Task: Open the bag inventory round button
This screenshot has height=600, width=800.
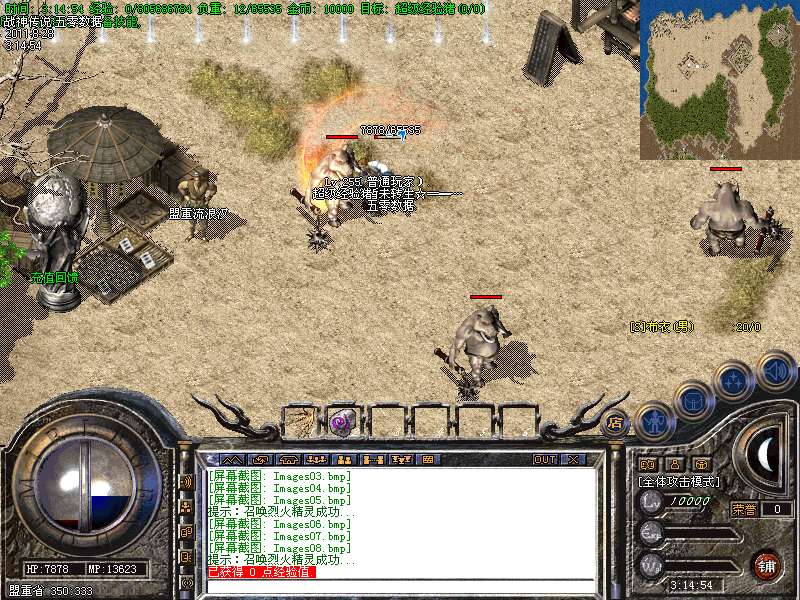Action: click(693, 401)
